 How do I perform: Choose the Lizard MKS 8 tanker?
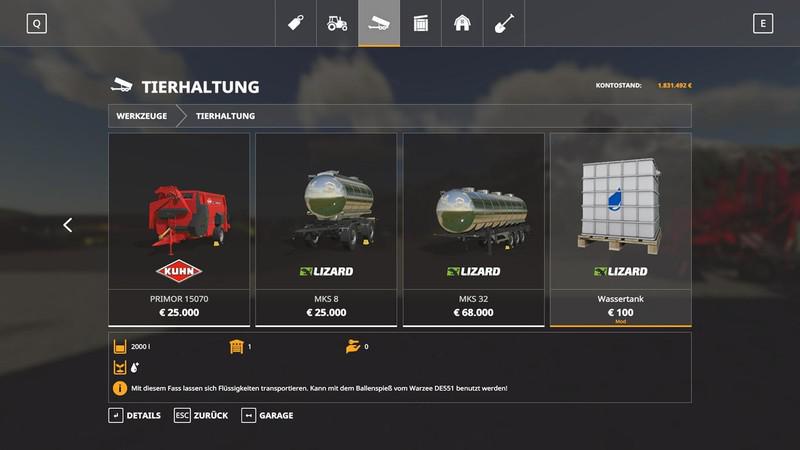[326, 229]
